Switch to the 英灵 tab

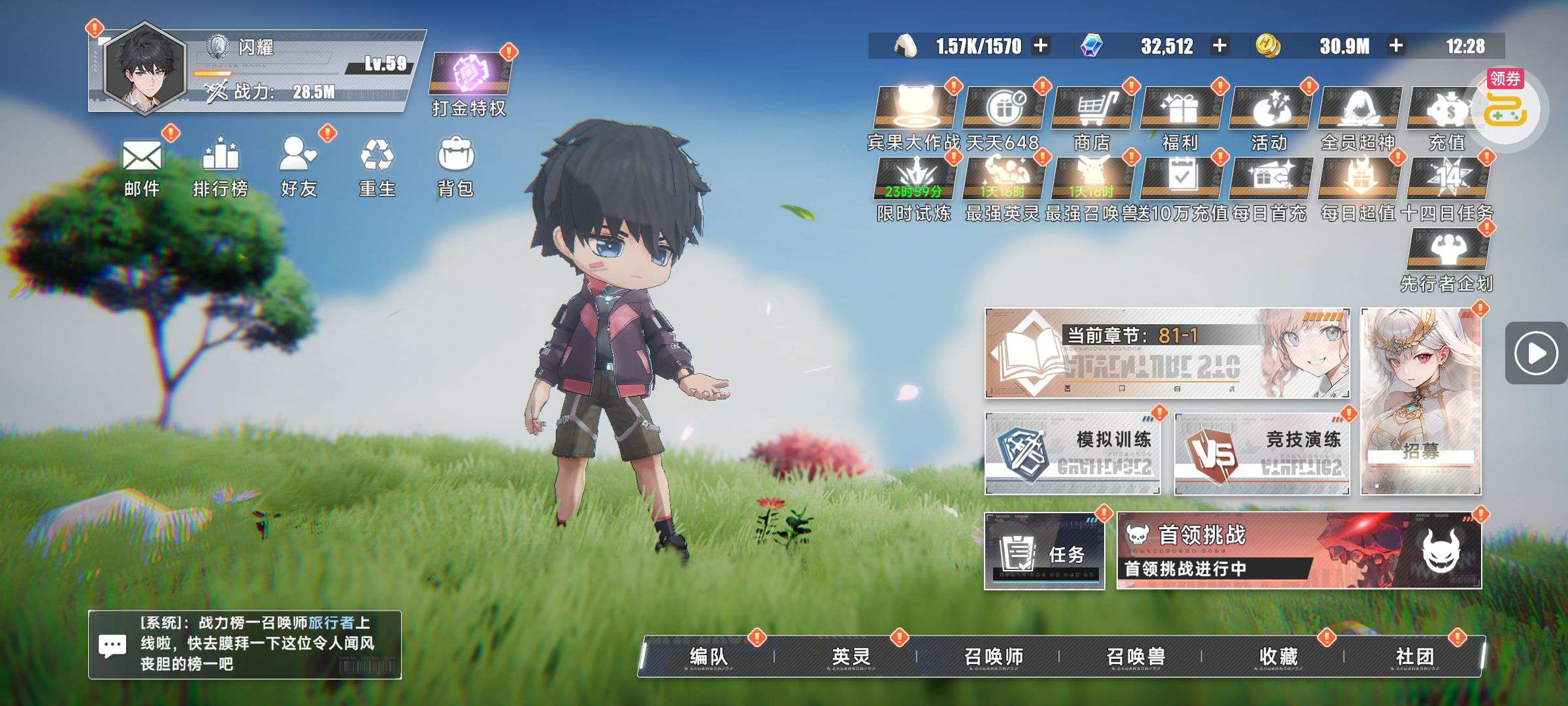[851, 656]
